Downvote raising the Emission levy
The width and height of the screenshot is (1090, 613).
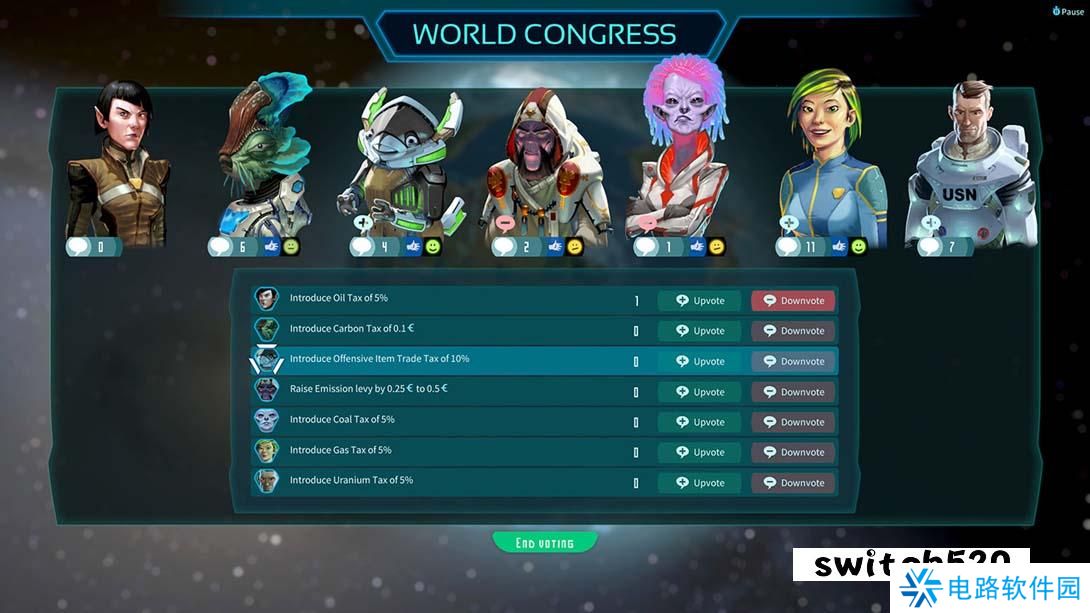793,392
